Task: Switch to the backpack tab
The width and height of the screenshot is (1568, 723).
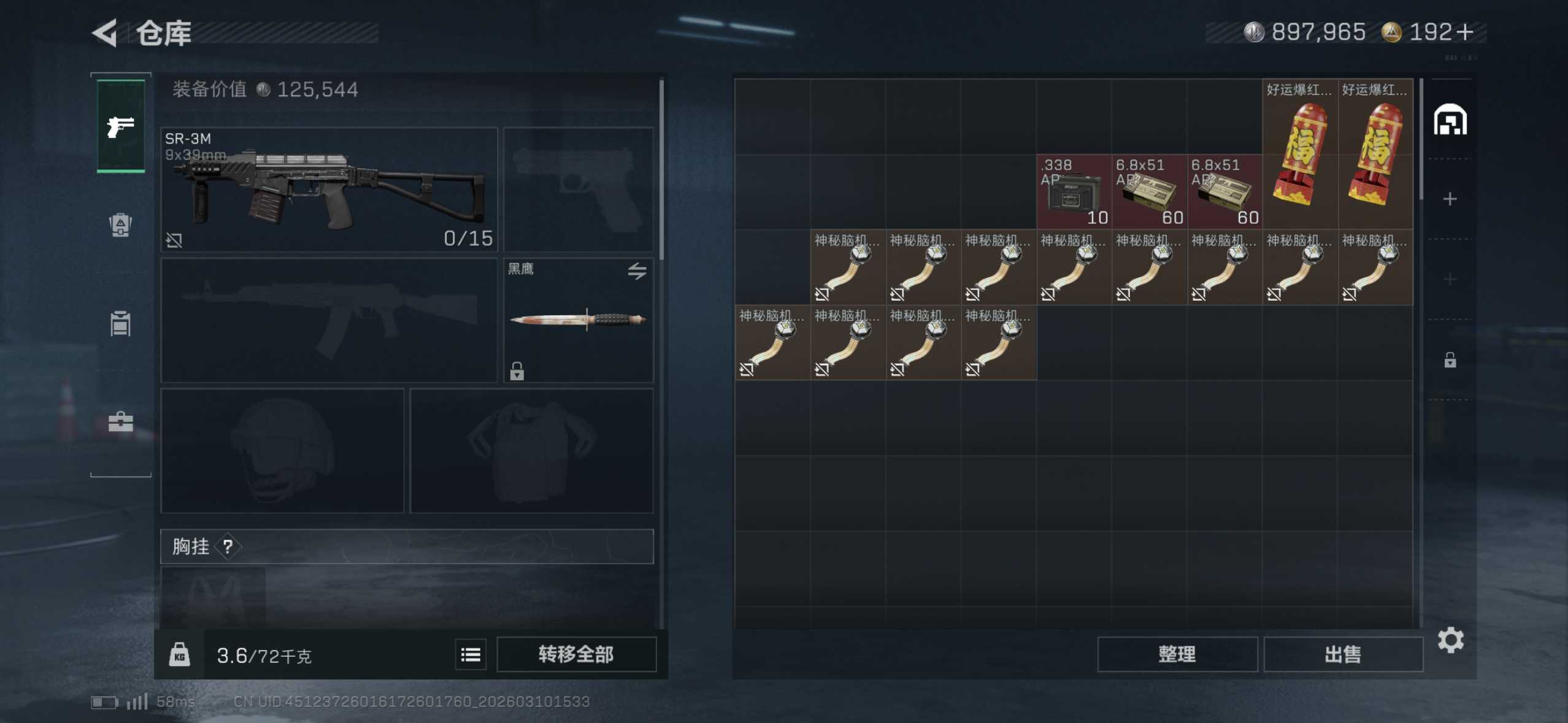Action: (x=121, y=224)
